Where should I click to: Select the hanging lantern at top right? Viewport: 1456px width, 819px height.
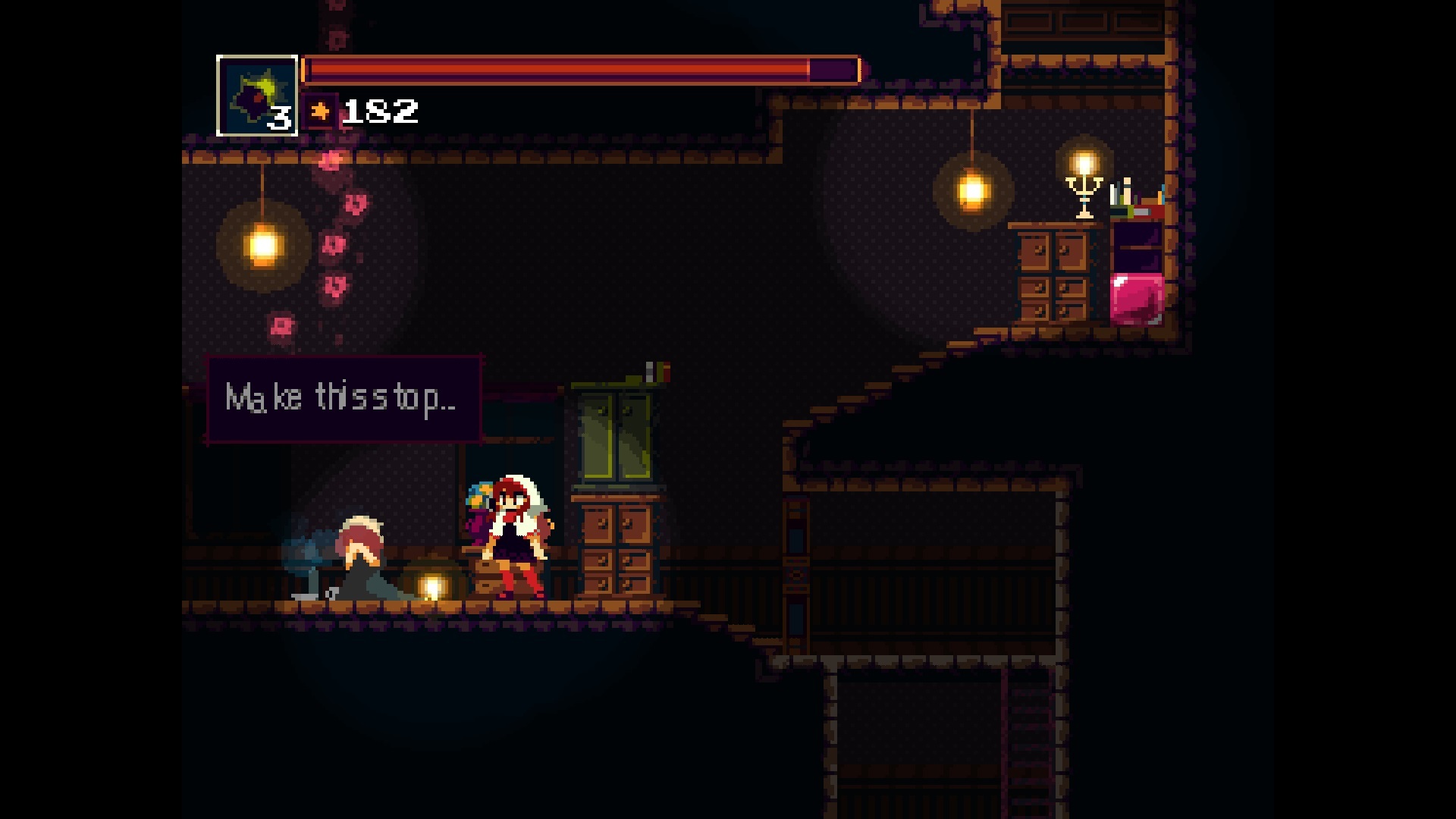pyautogui.click(x=974, y=192)
